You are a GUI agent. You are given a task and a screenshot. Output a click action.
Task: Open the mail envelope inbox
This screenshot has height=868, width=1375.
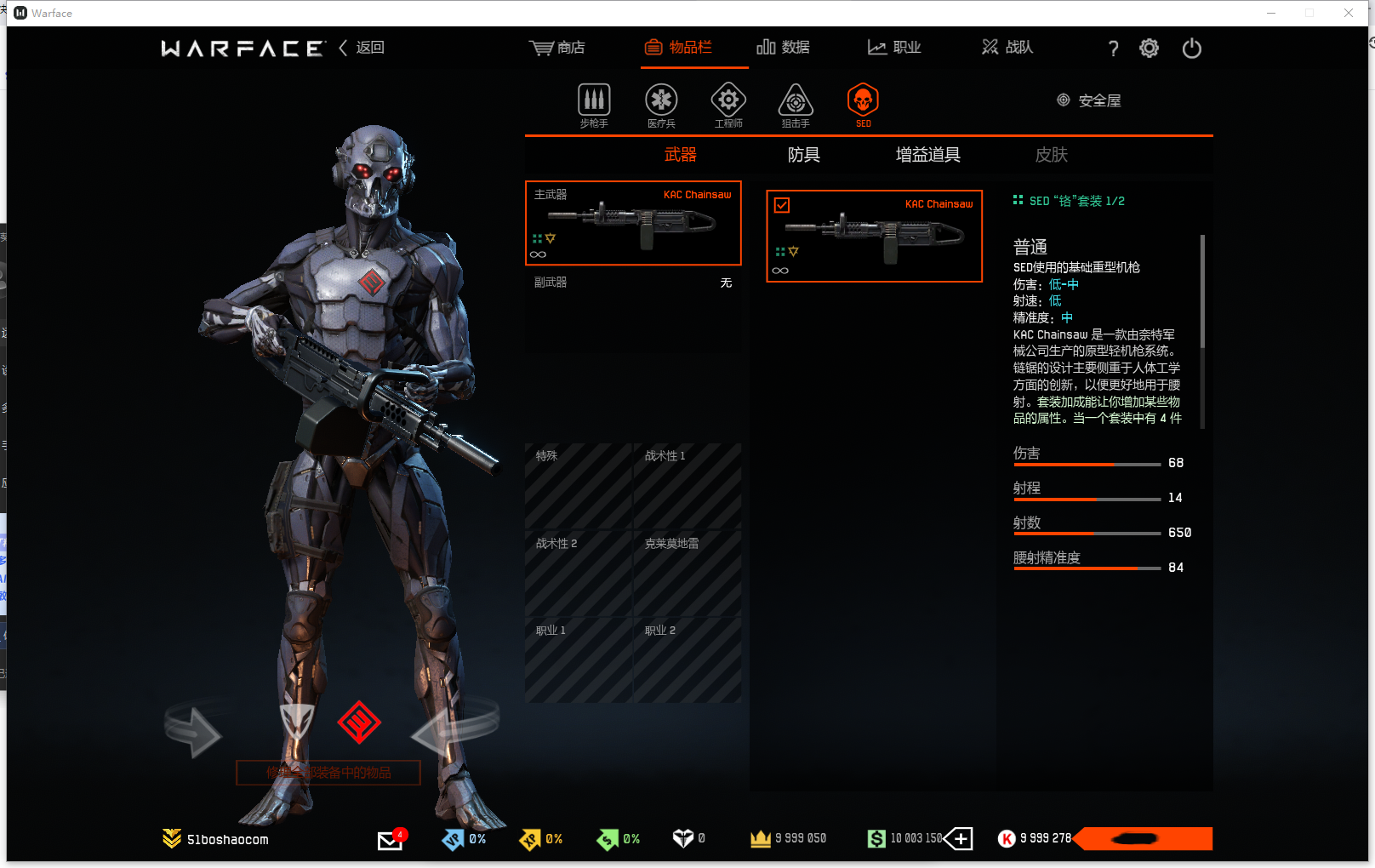pyautogui.click(x=390, y=840)
